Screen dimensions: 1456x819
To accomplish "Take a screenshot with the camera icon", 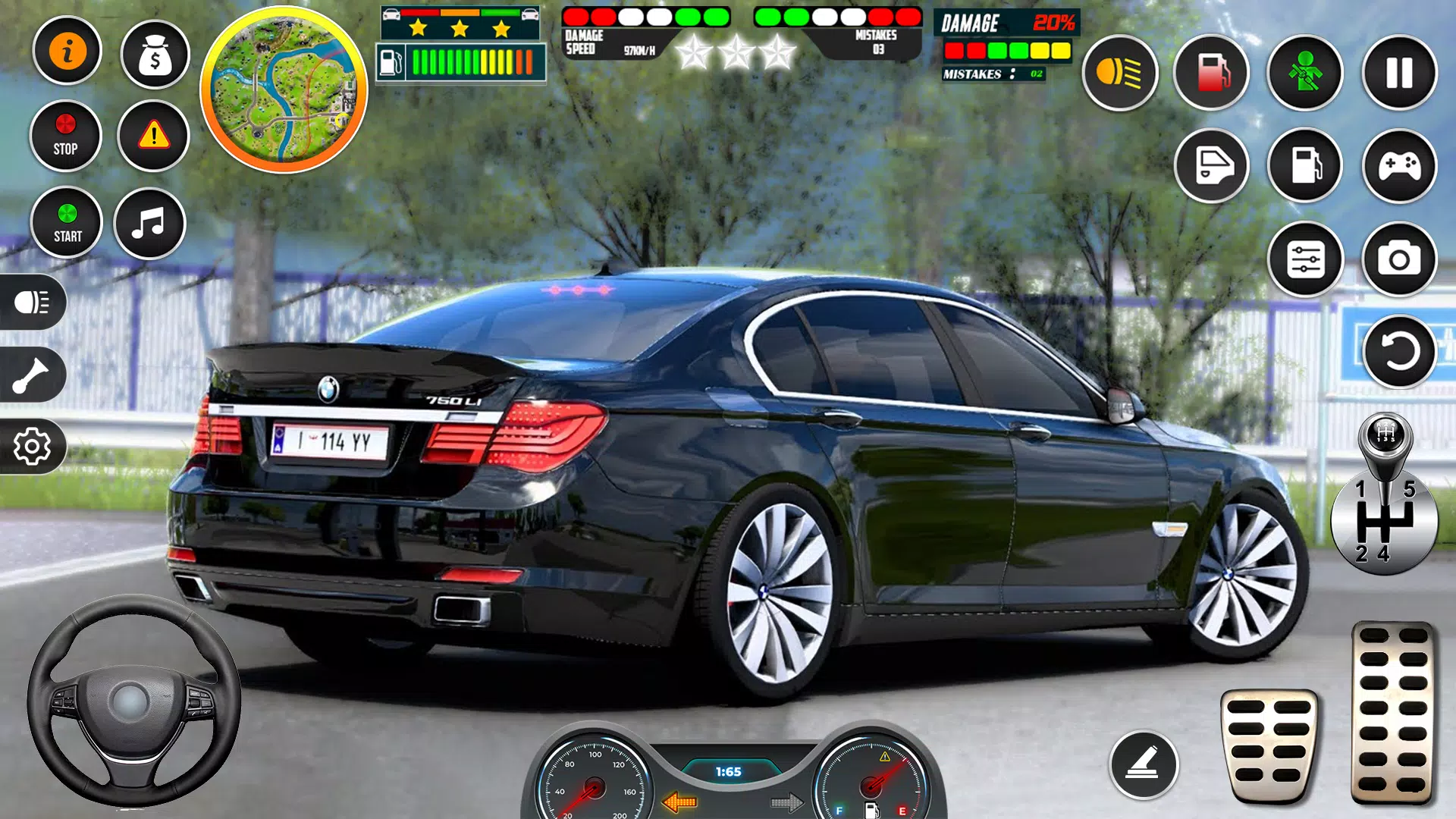I will click(x=1398, y=259).
